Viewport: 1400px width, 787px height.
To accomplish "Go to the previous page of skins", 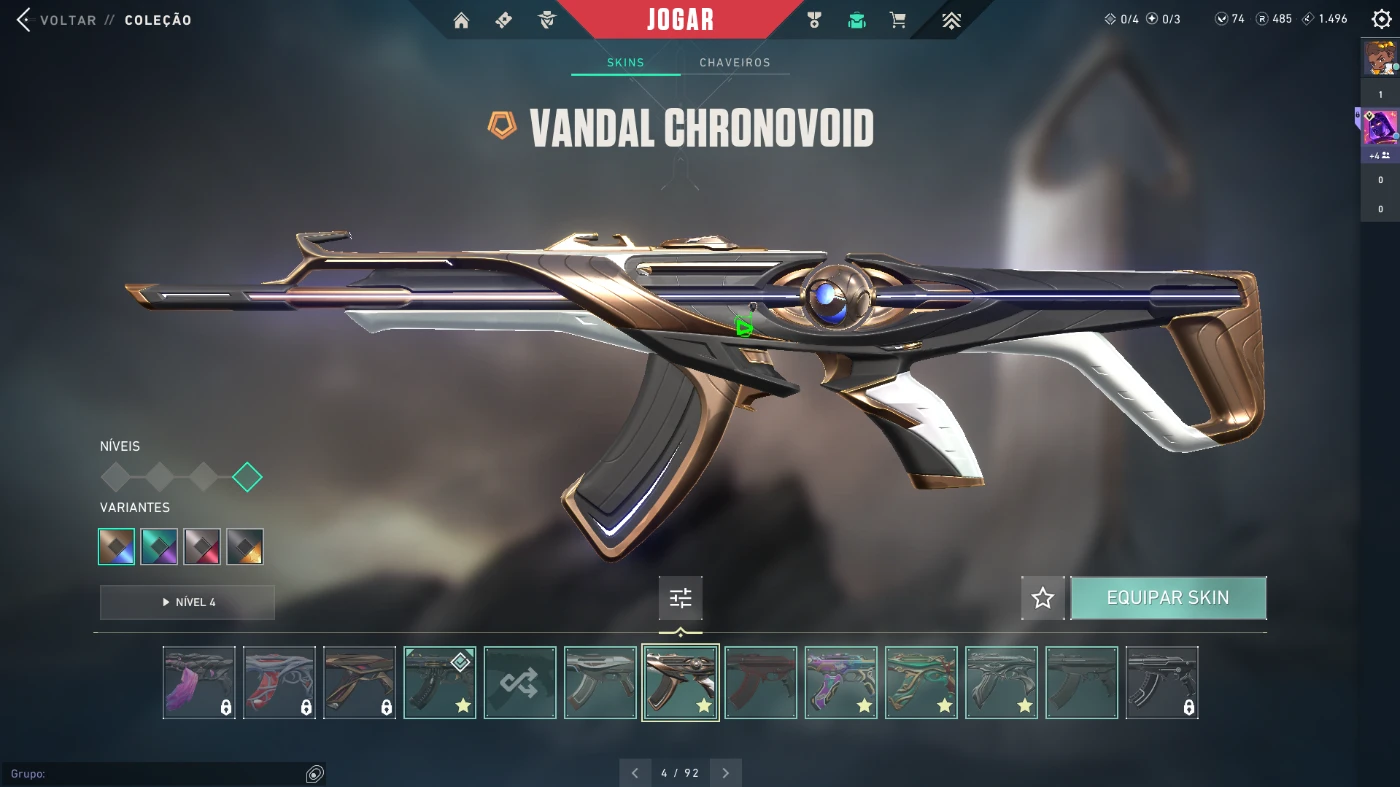I will click(635, 773).
